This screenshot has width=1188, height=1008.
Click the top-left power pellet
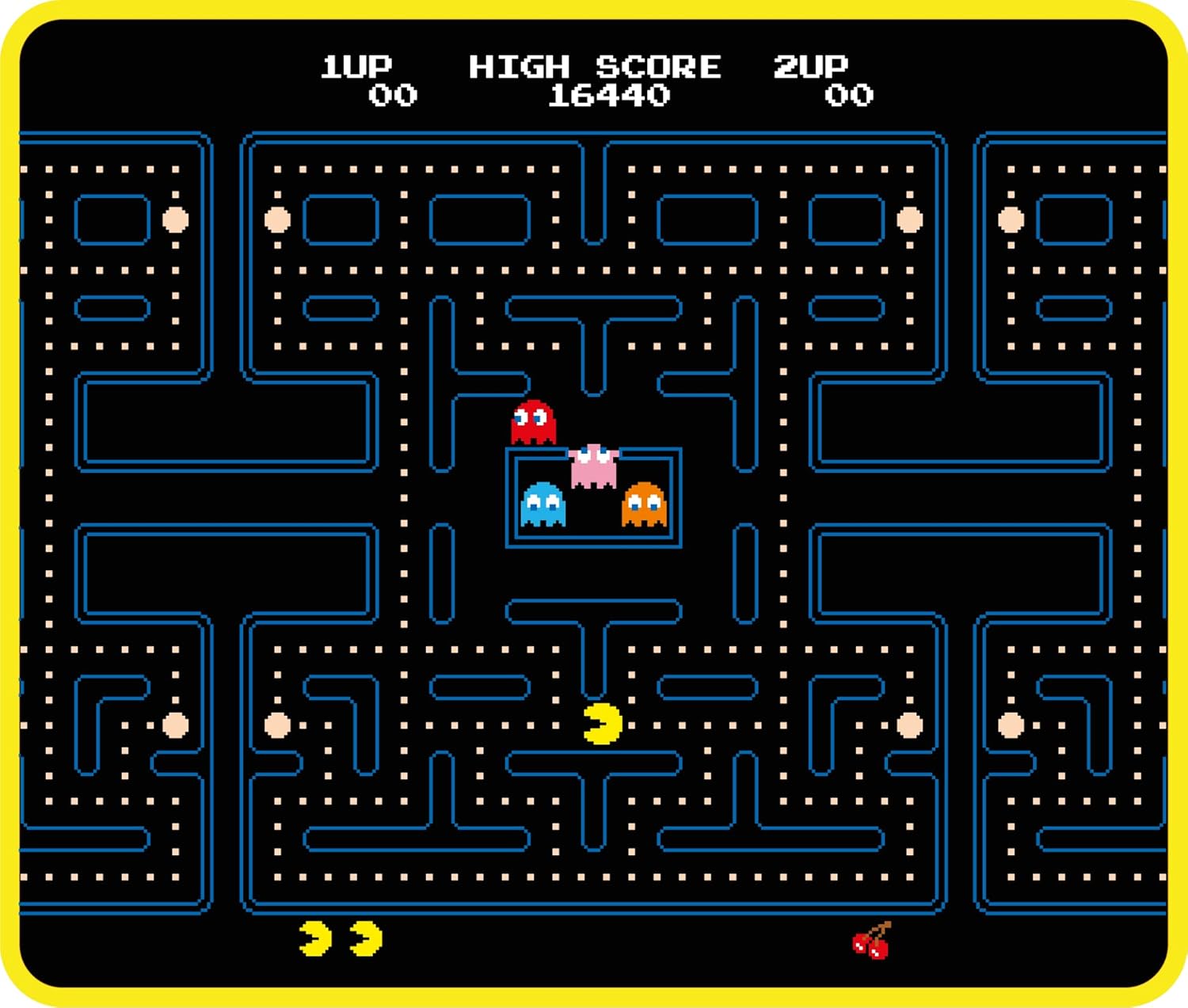pos(176,219)
